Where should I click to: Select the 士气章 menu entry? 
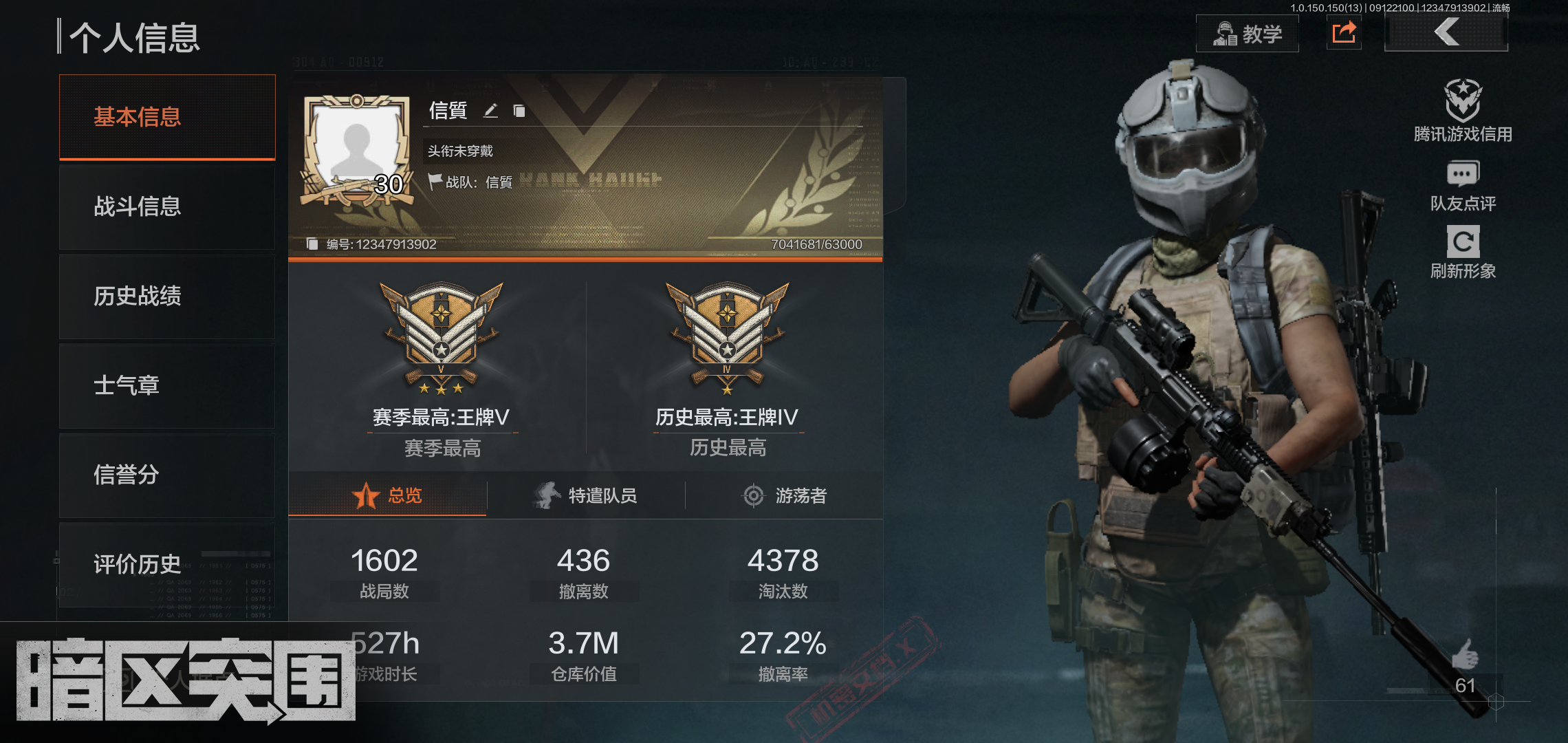pyautogui.click(x=167, y=385)
